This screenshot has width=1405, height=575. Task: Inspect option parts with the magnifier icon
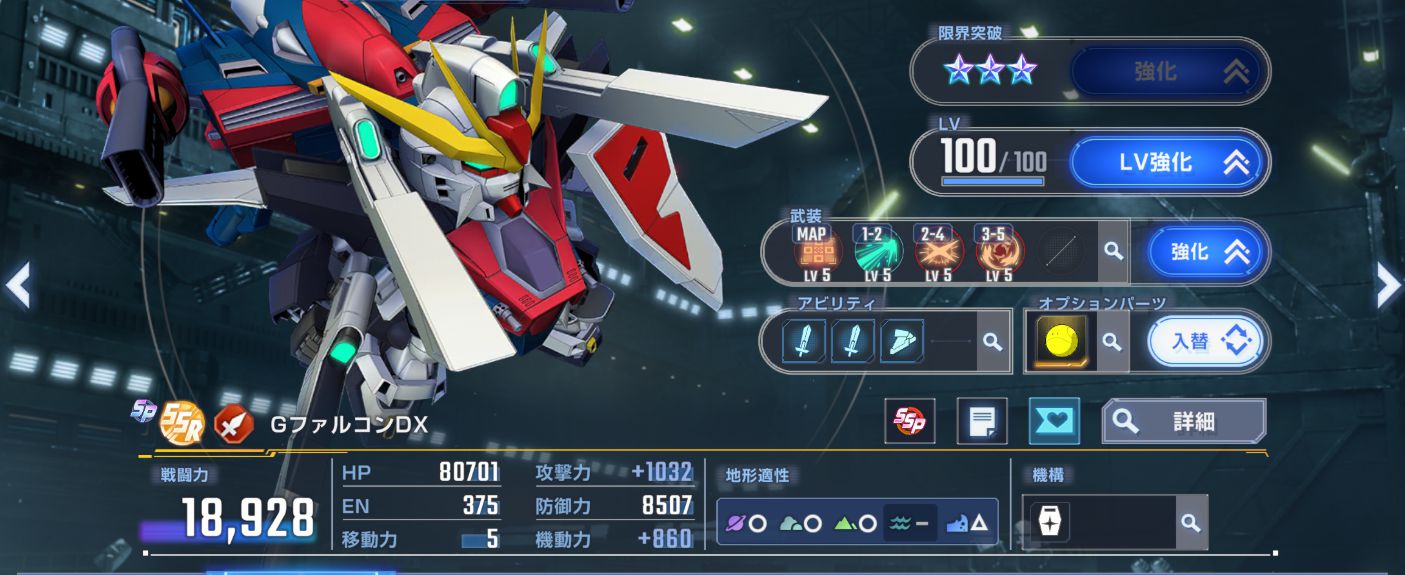(x=1111, y=342)
